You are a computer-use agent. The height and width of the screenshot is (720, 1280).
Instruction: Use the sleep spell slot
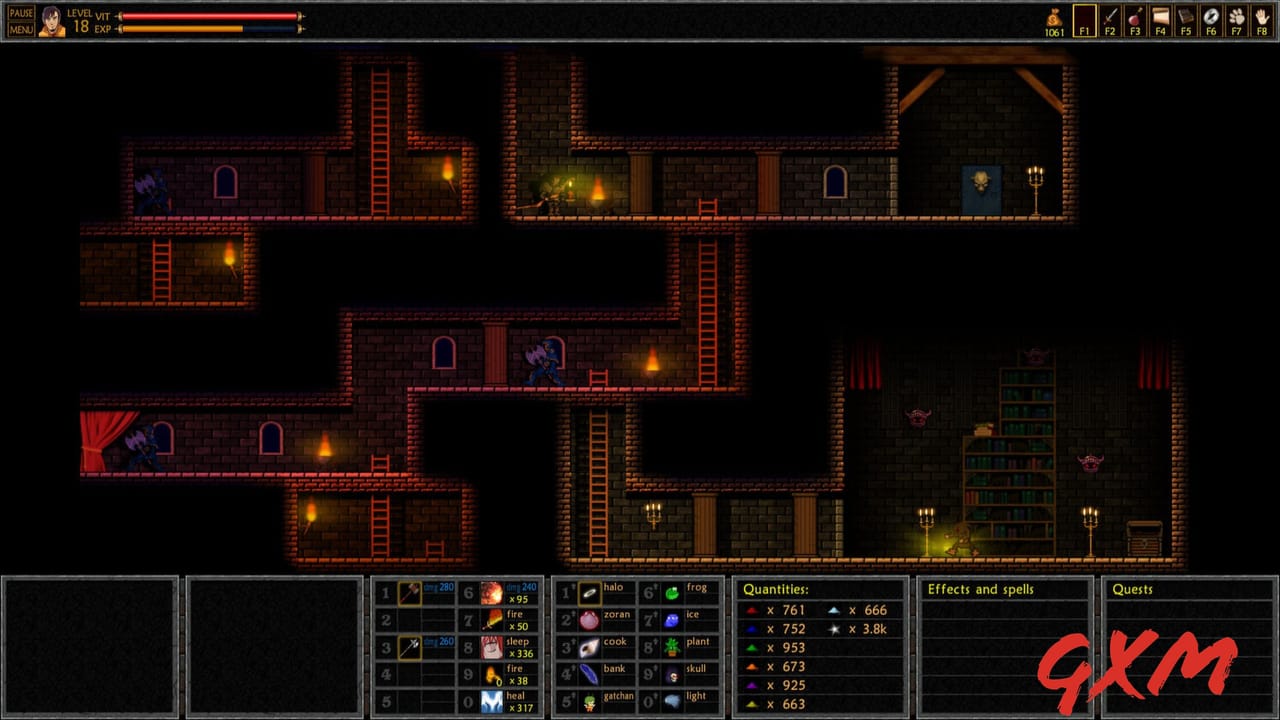[x=491, y=648]
